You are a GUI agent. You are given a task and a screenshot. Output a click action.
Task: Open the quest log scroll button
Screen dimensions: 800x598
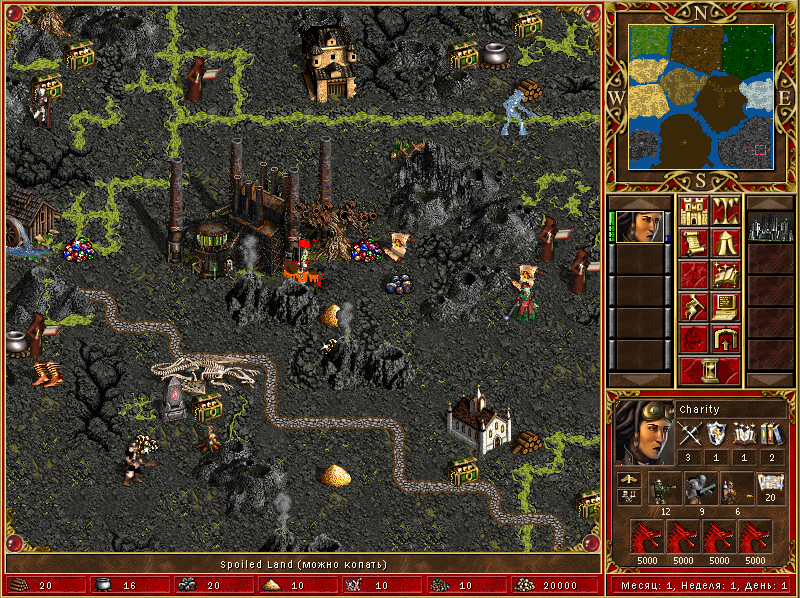pyautogui.click(x=692, y=243)
